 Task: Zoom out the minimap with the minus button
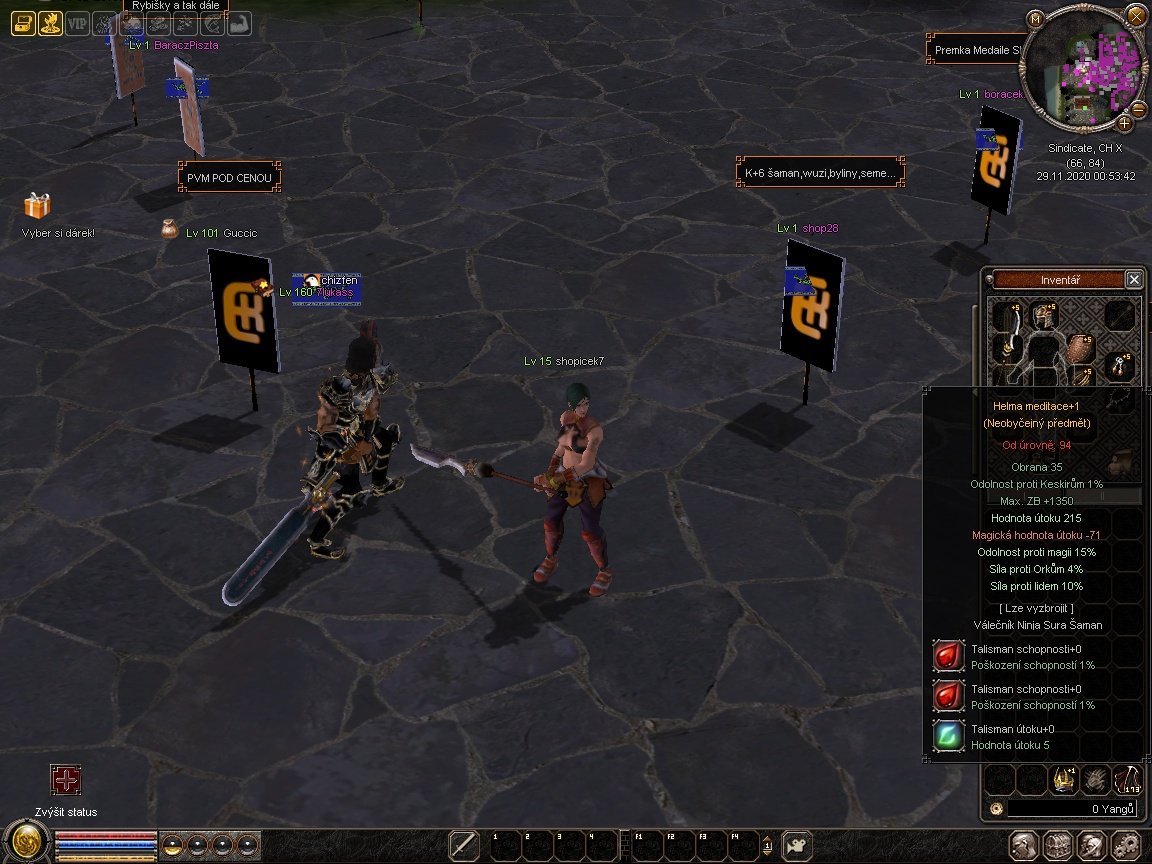pyautogui.click(x=1139, y=109)
